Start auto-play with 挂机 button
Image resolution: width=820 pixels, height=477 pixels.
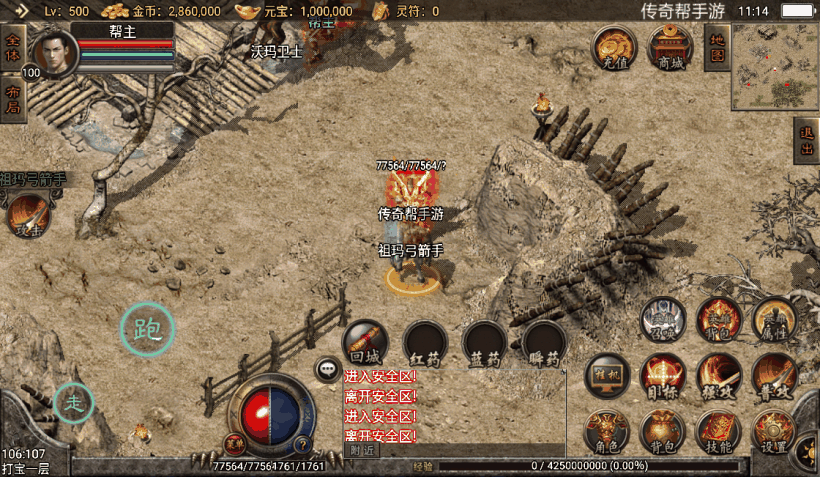click(x=608, y=375)
